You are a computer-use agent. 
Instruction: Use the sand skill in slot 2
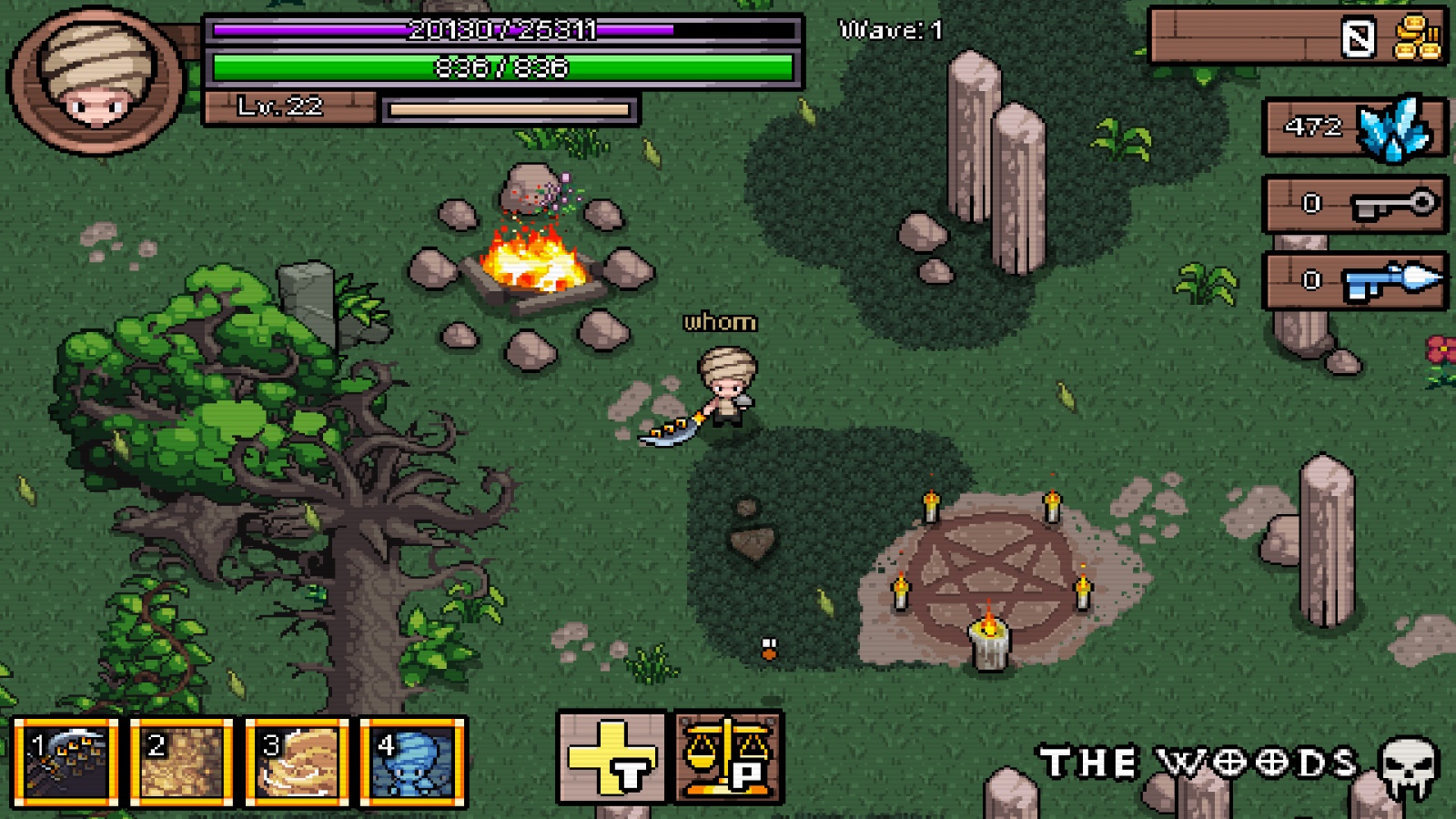[182, 763]
